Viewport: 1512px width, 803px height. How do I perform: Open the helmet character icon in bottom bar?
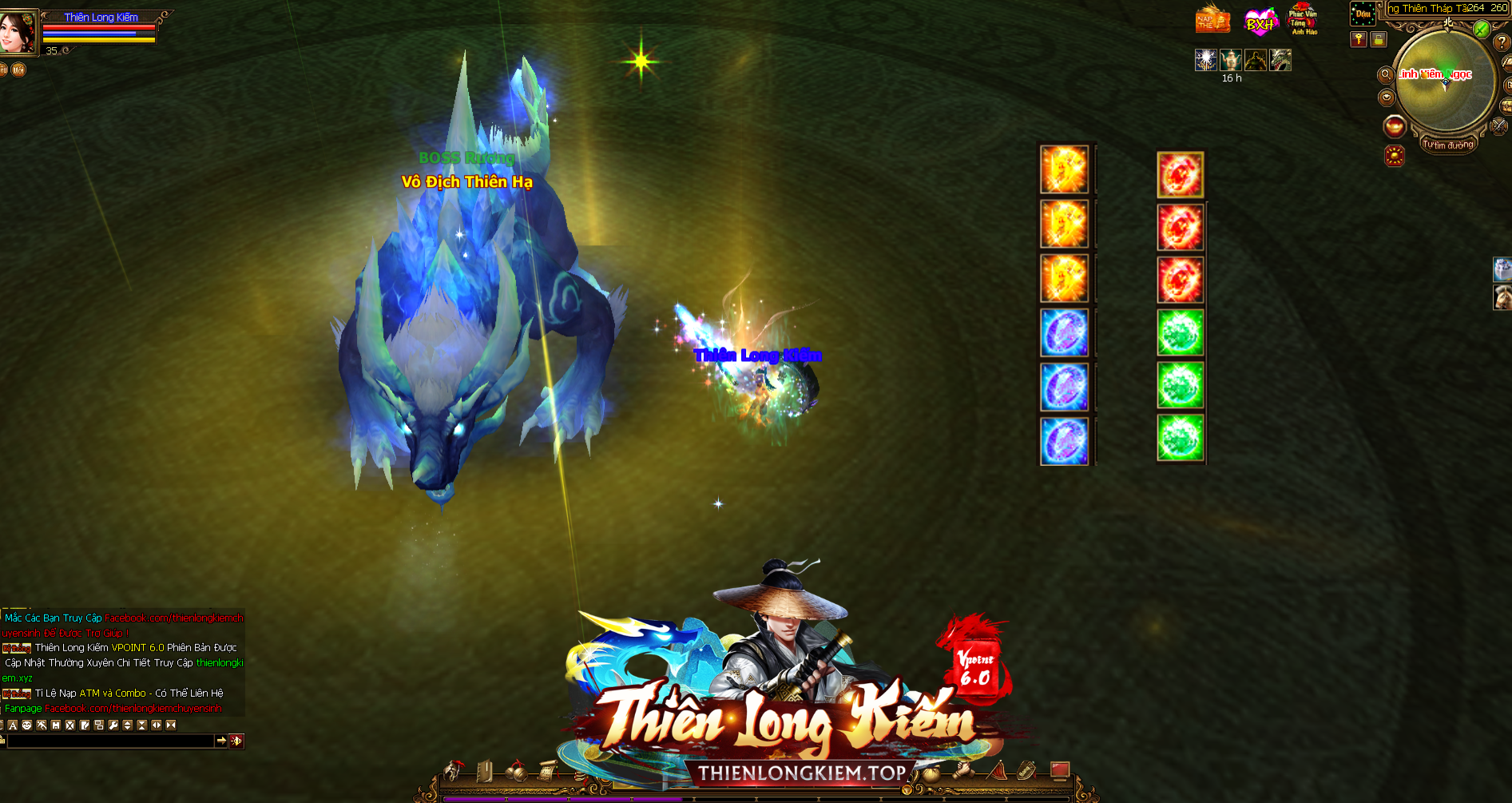point(452,772)
